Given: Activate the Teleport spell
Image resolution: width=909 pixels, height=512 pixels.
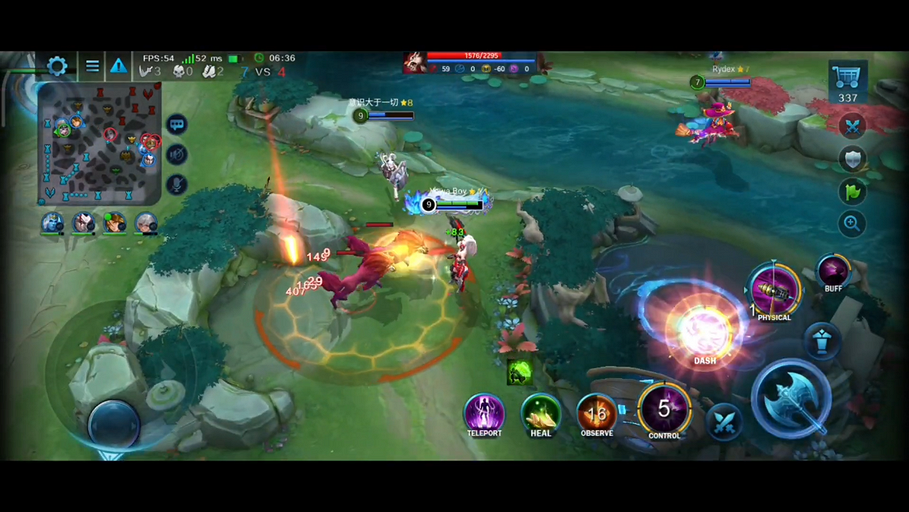Looking at the screenshot, I should click(484, 413).
